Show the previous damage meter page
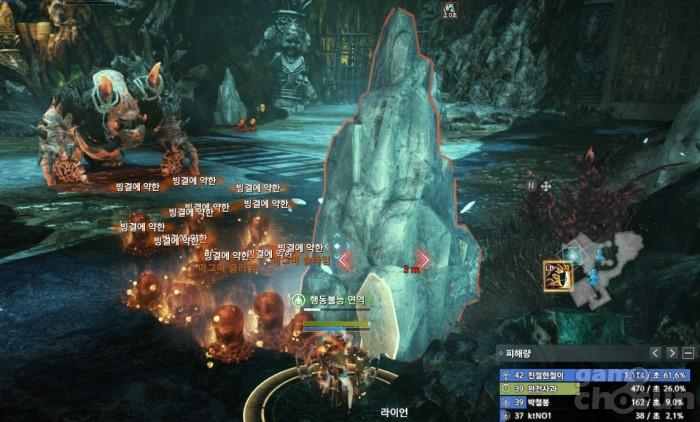Viewport: 700px width, 422px height. point(655,353)
